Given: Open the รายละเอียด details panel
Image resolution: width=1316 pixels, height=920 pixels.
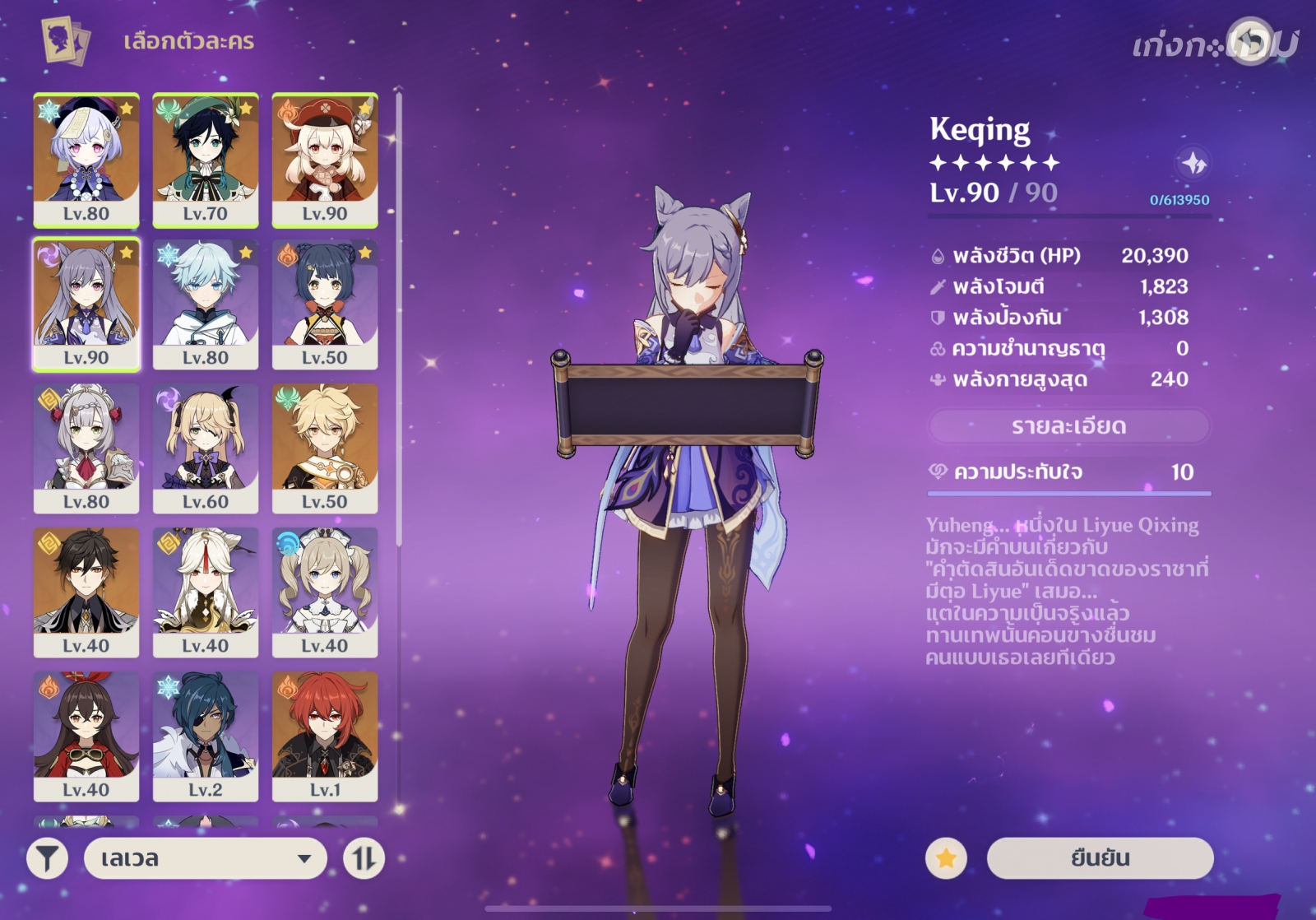Looking at the screenshot, I should click(1068, 426).
